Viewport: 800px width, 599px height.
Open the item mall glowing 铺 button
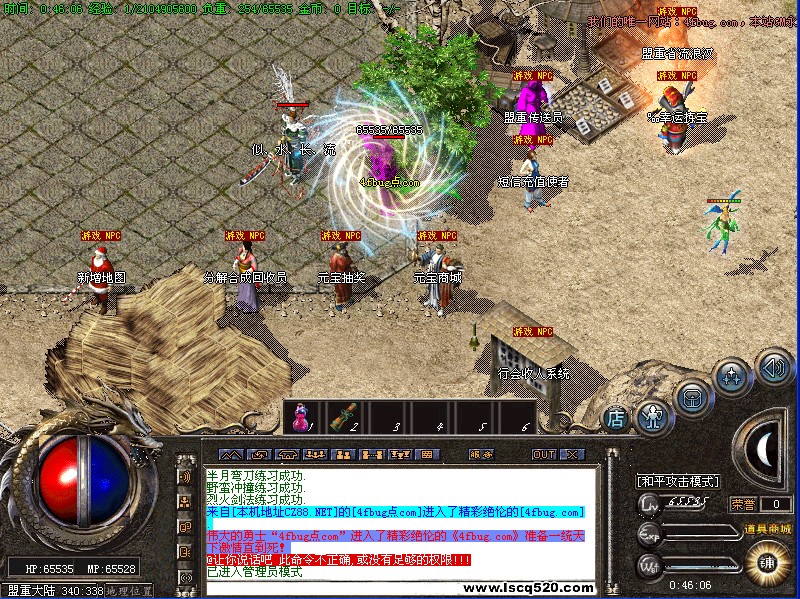pyautogui.click(x=767, y=560)
